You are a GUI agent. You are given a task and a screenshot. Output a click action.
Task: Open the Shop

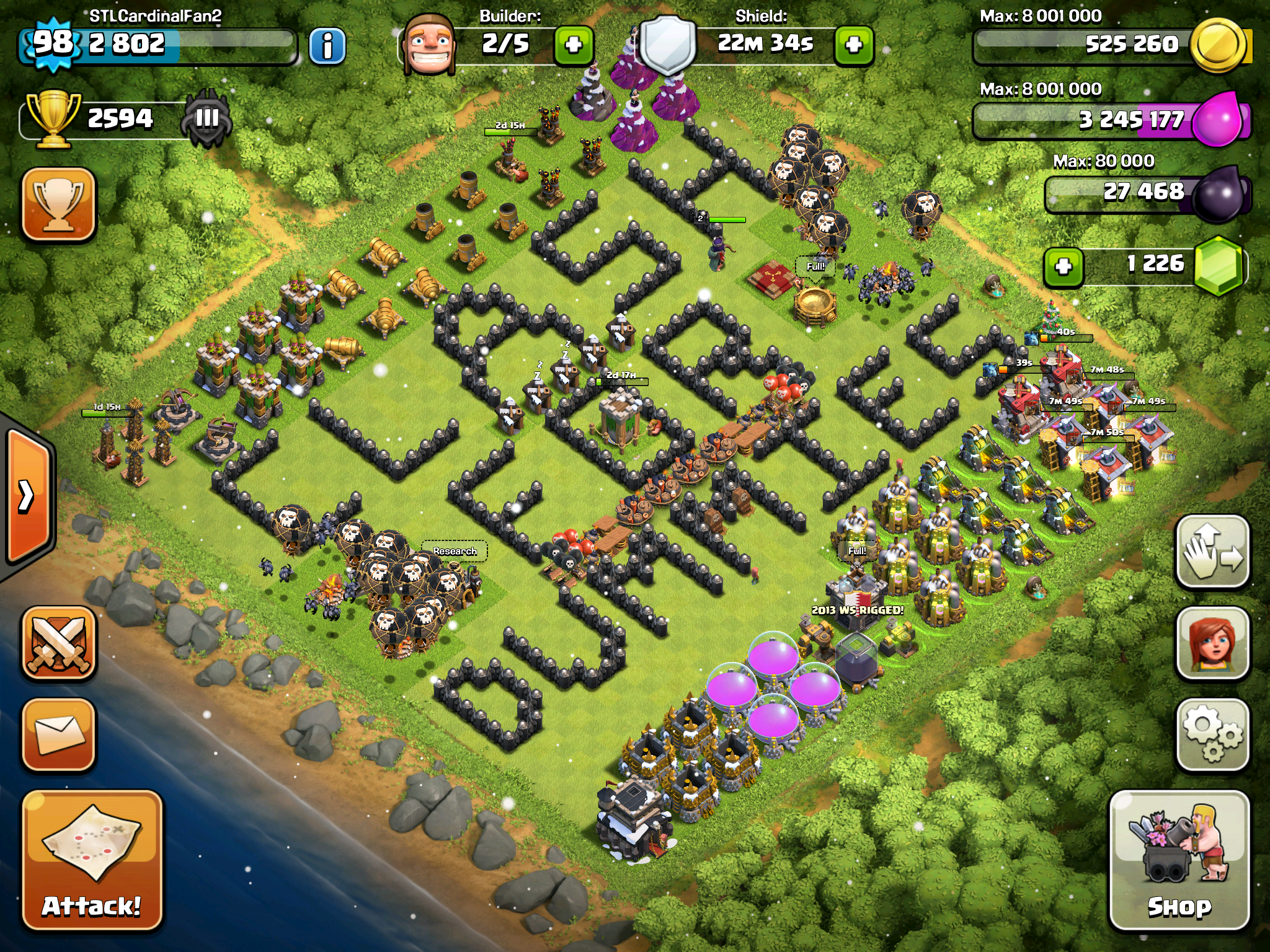click(x=1179, y=860)
